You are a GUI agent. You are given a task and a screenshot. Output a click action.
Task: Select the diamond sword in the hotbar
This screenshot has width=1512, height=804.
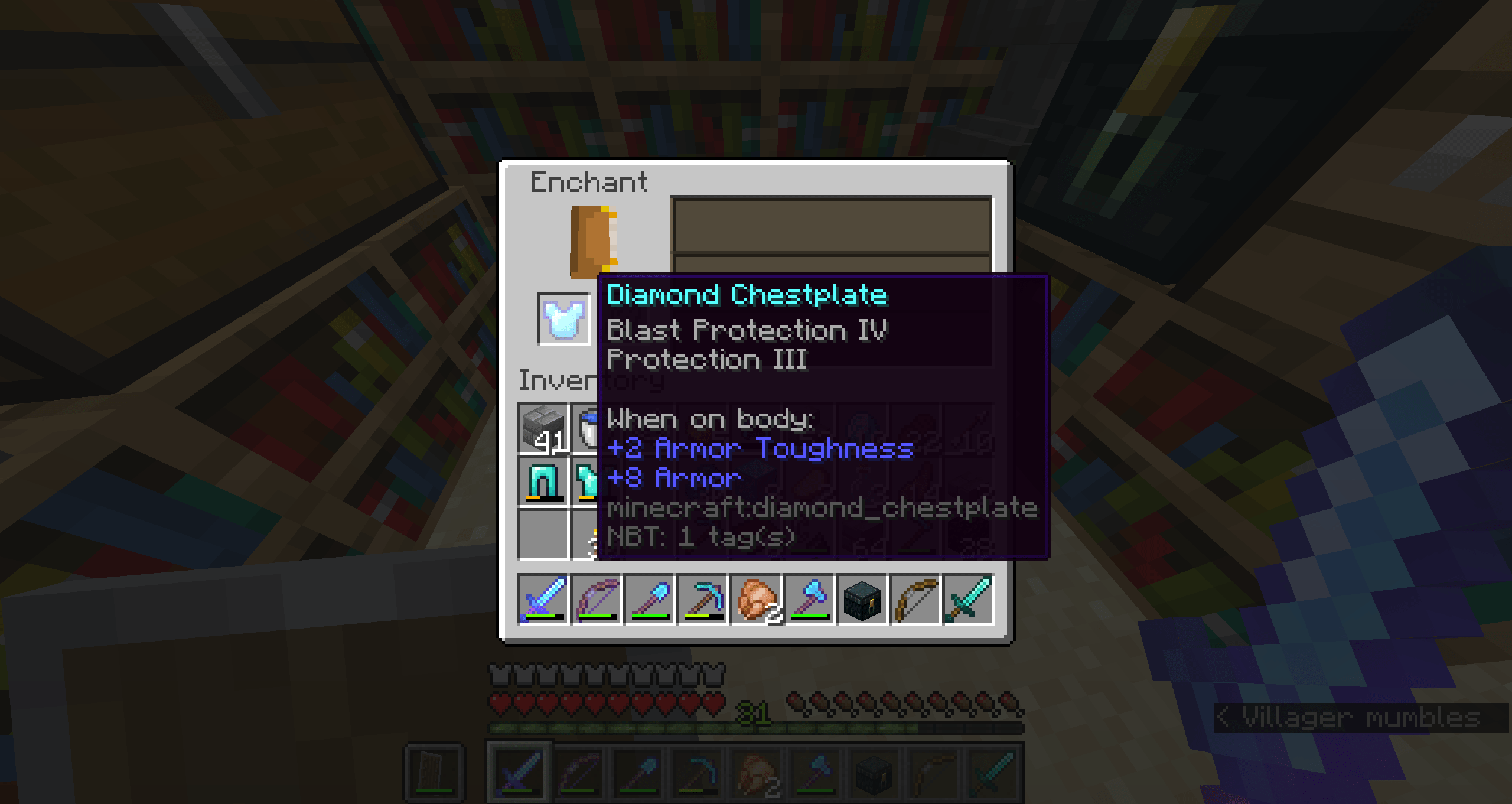tap(543, 600)
